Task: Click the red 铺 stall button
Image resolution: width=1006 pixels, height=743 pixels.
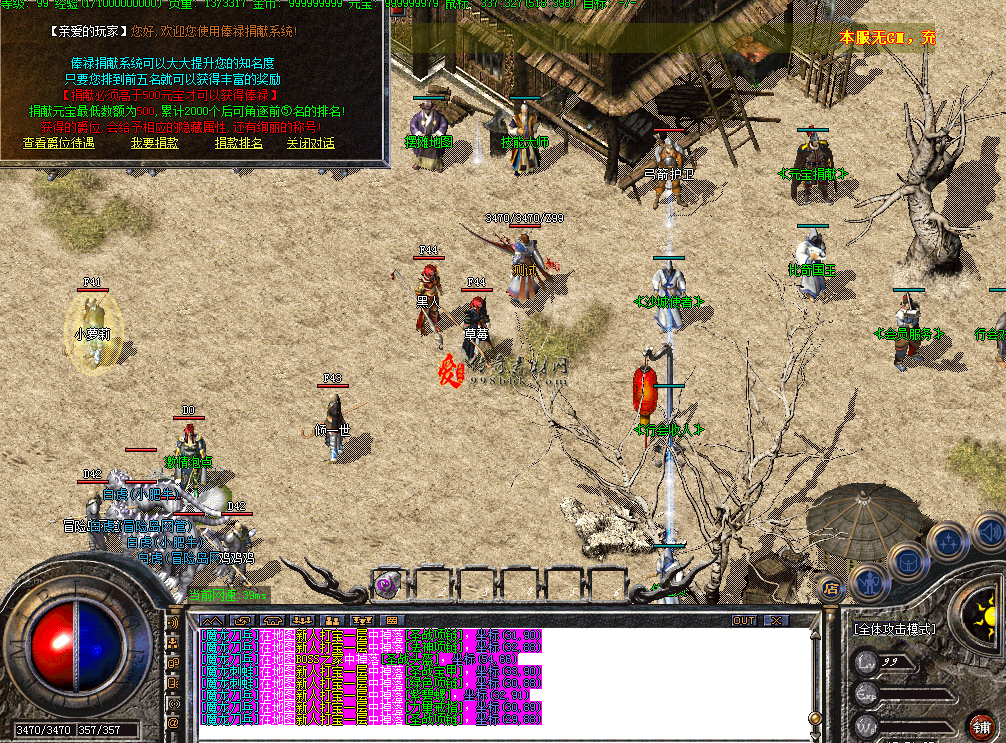Action: [x=982, y=725]
